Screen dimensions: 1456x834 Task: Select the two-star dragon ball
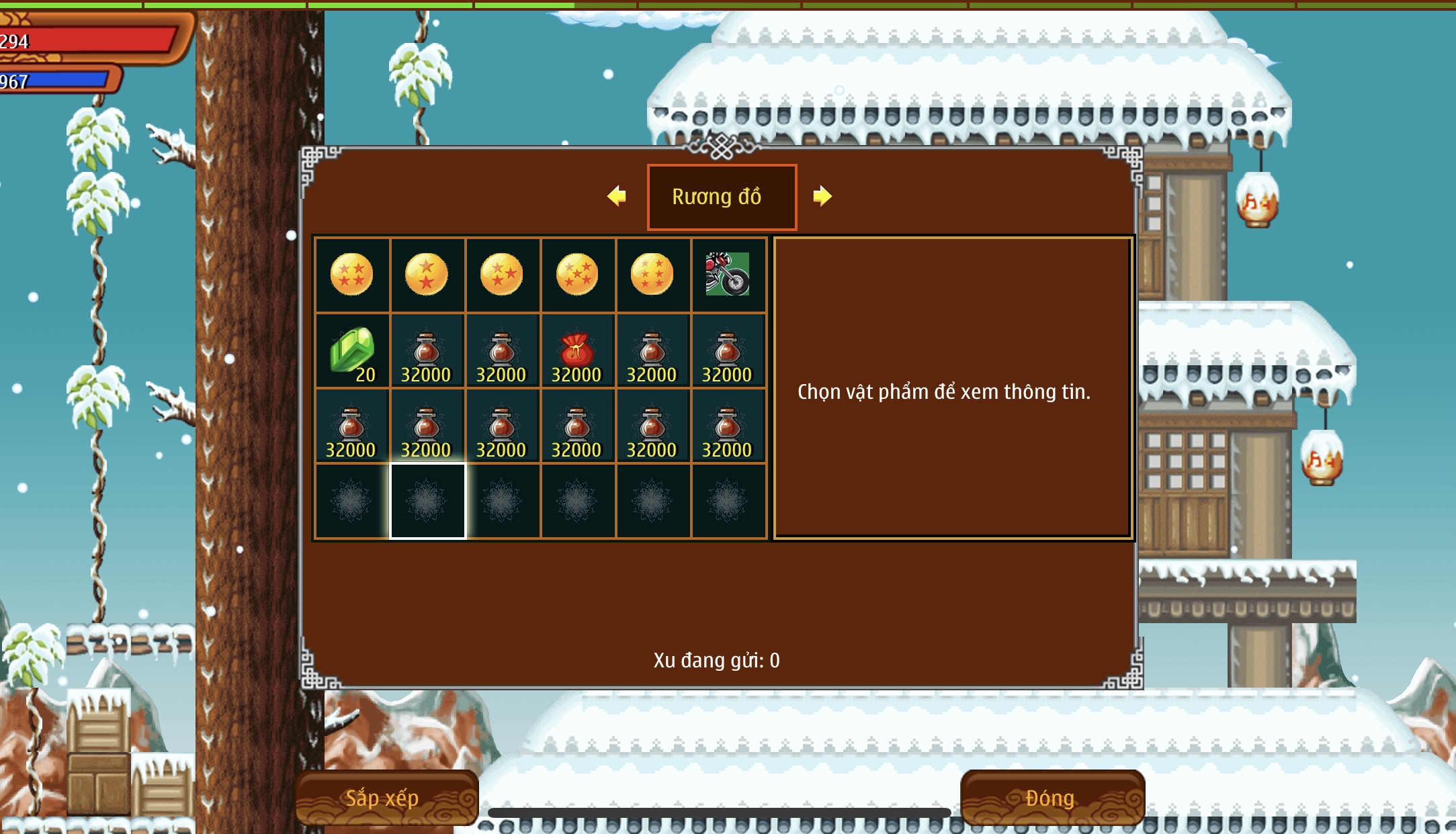(427, 275)
